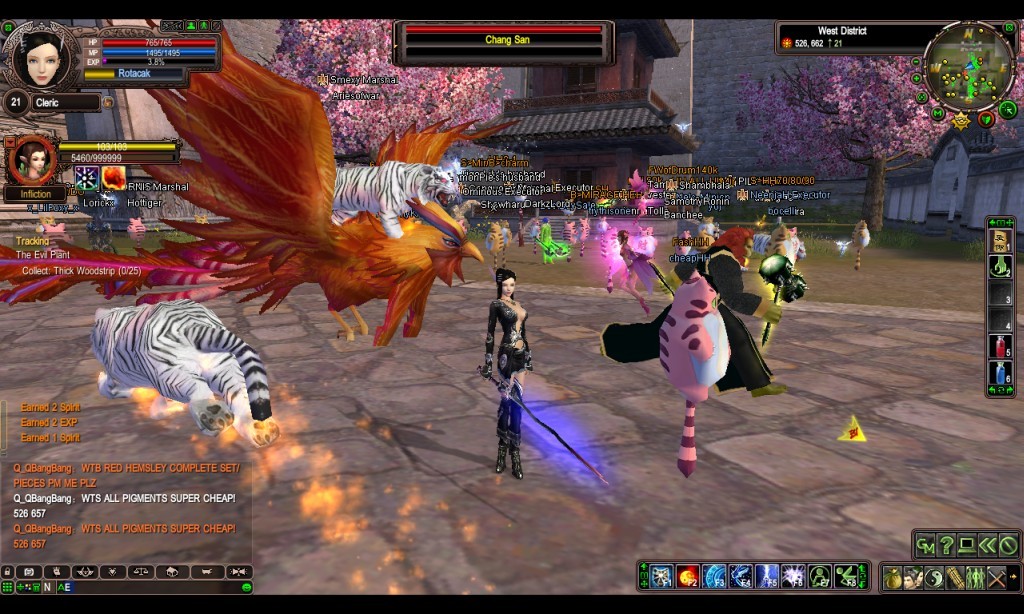Image resolution: width=1024 pixels, height=614 pixels.
Task: Trigger the F7 meditate action
Action: click(820, 576)
